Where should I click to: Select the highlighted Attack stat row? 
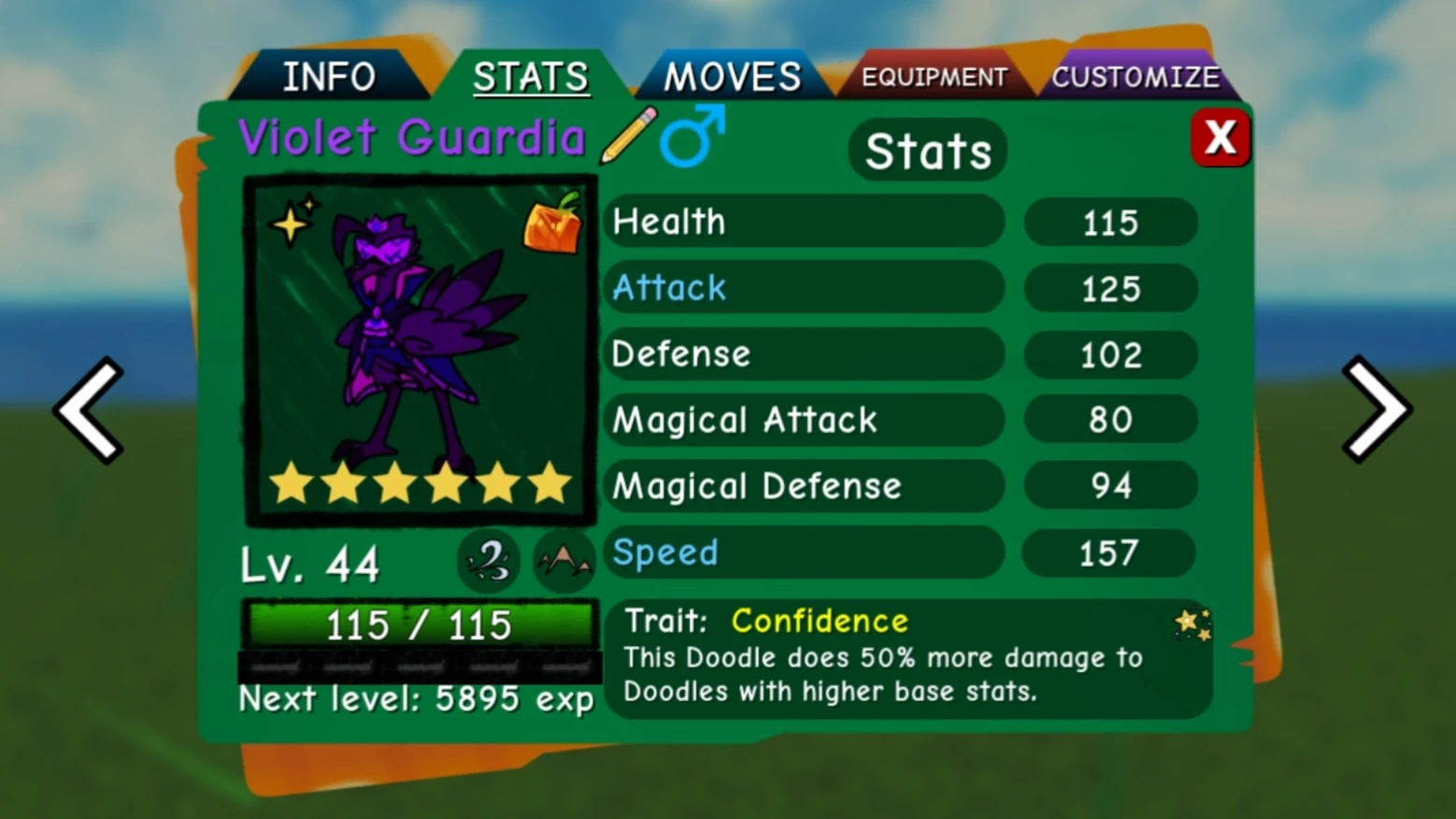pyautogui.click(x=804, y=288)
